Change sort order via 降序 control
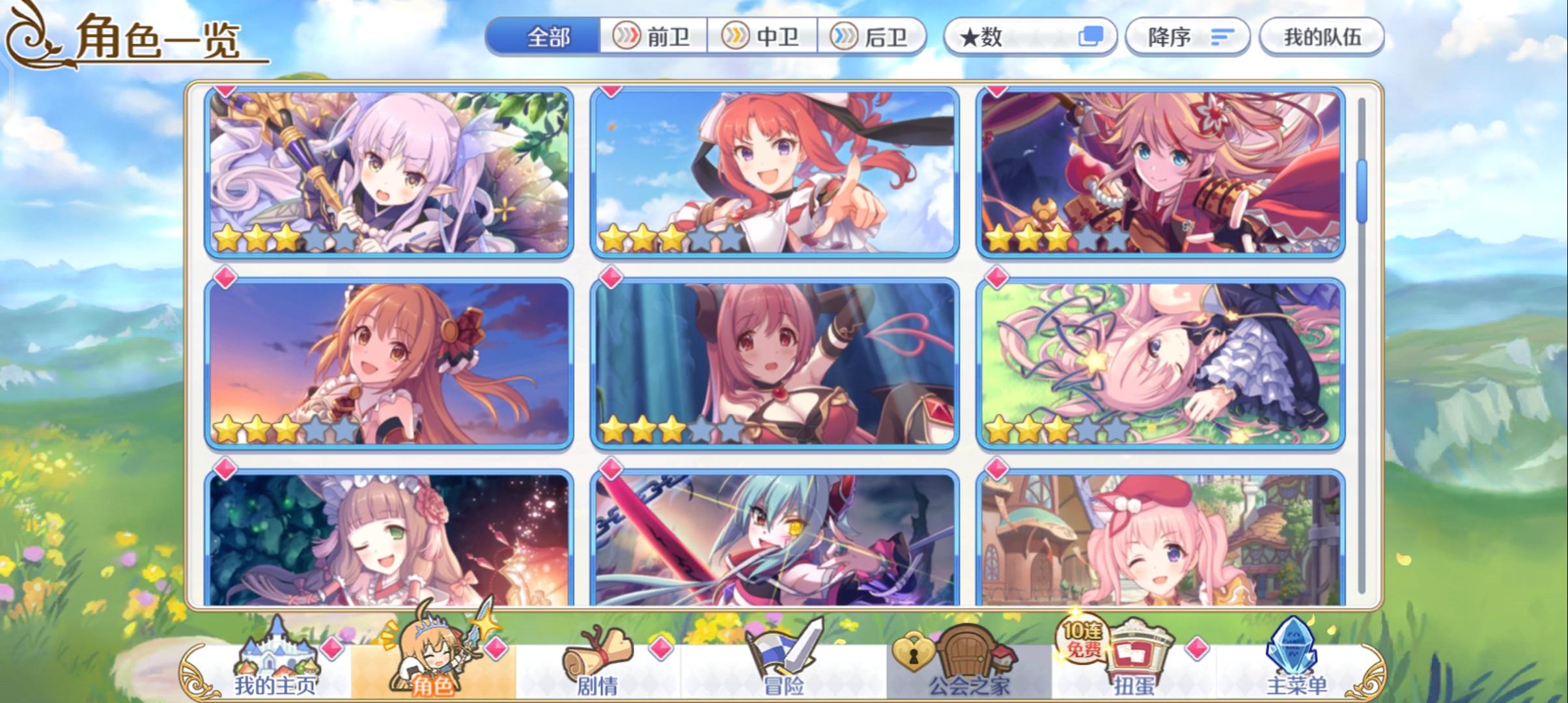 point(1186,37)
